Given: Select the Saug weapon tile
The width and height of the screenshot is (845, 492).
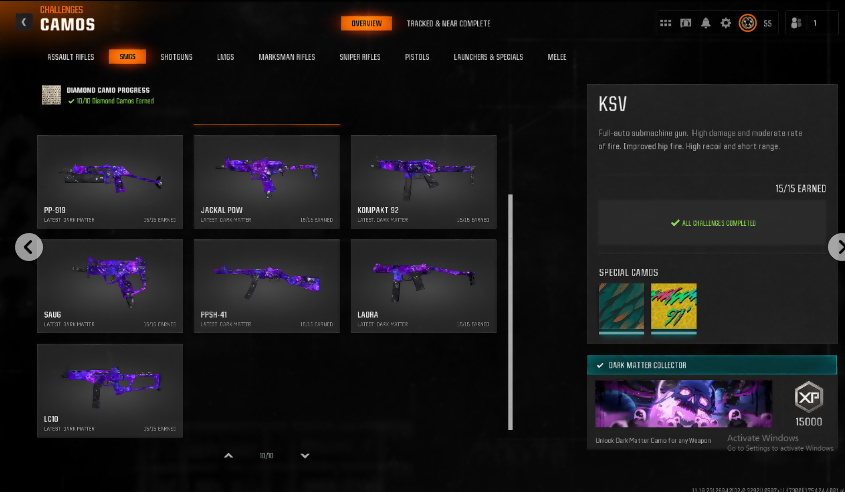Looking at the screenshot, I should [x=110, y=285].
